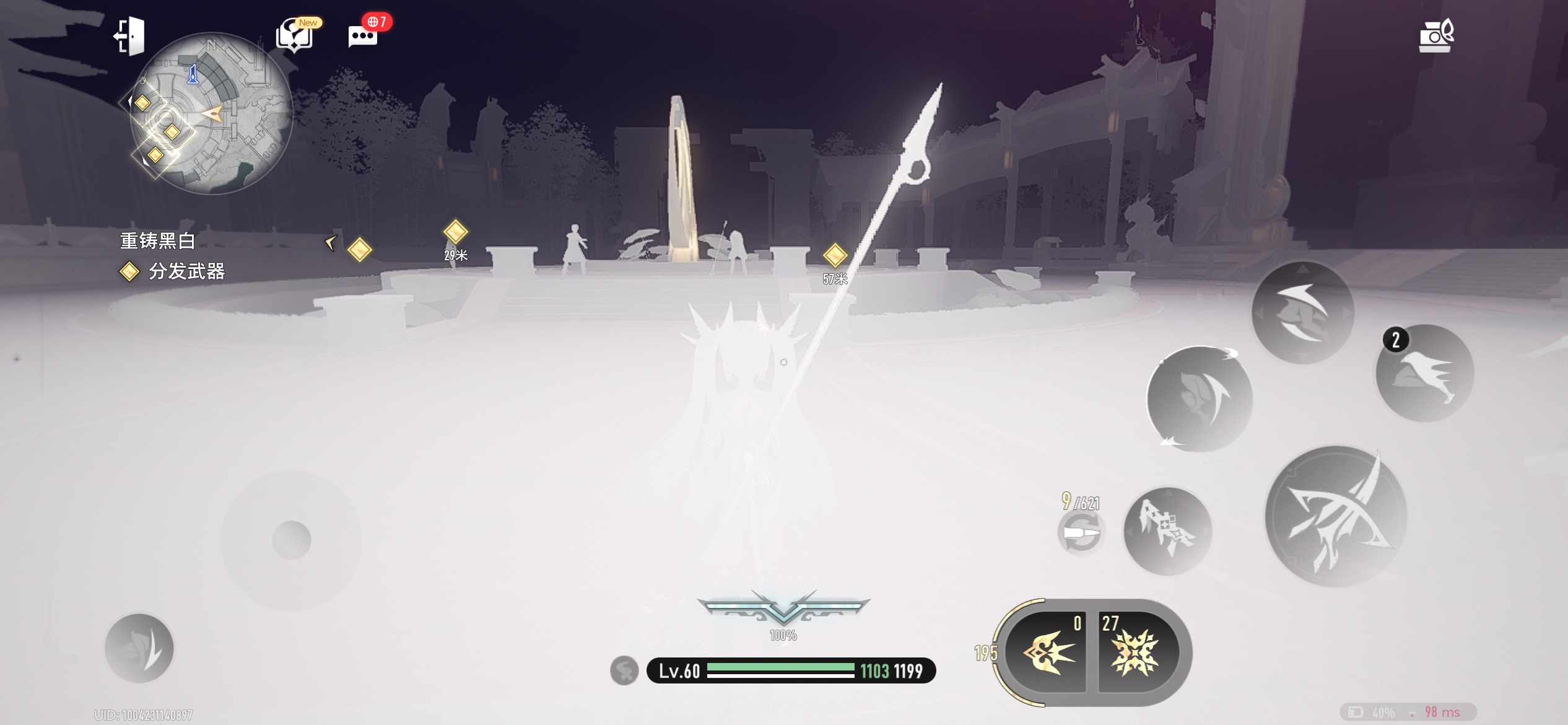Activate the main bow attack button

pos(1336,516)
